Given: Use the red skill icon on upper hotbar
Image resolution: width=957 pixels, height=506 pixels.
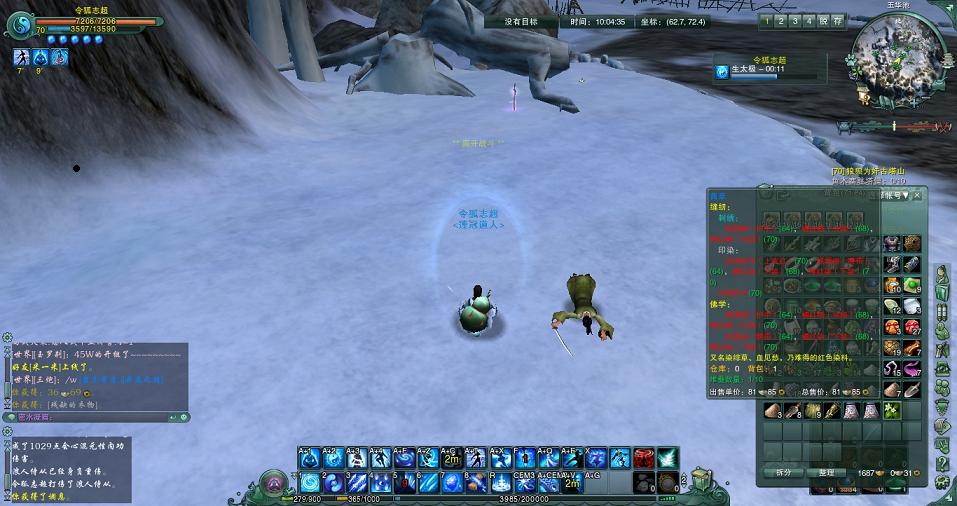Looking at the screenshot, I should tap(643, 458).
